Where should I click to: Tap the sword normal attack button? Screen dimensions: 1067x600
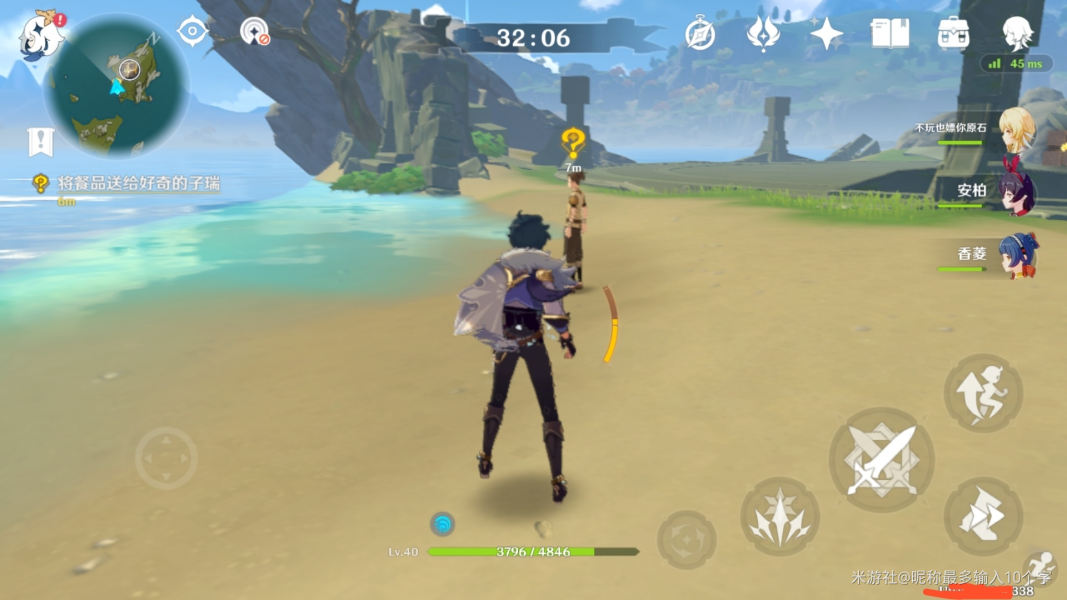point(881,460)
